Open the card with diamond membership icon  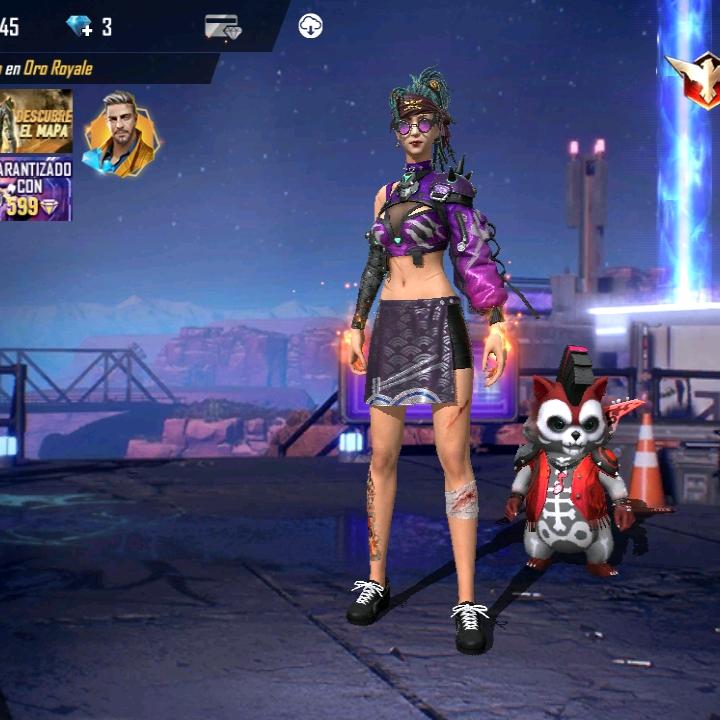click(x=222, y=27)
